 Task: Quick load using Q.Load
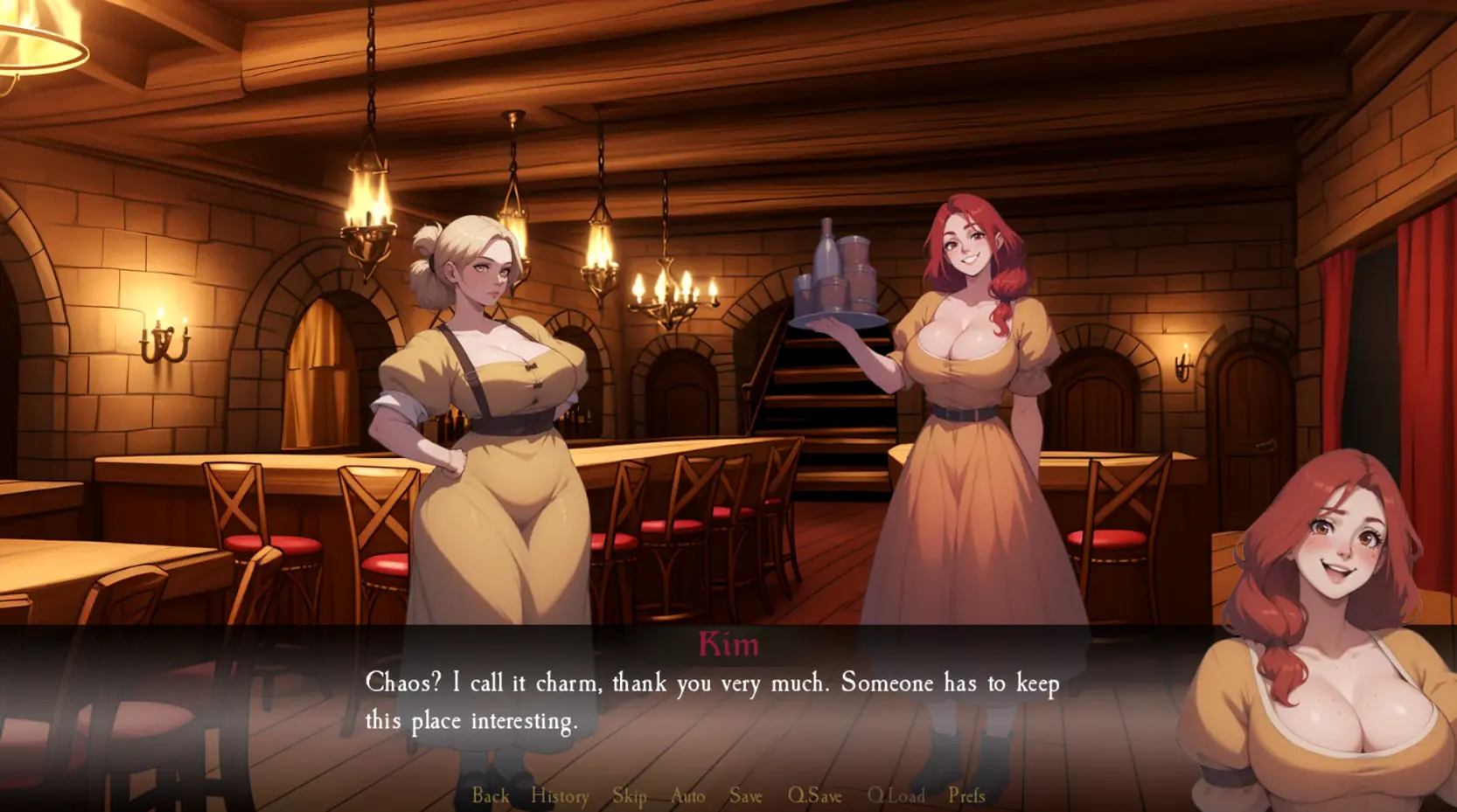(x=896, y=795)
